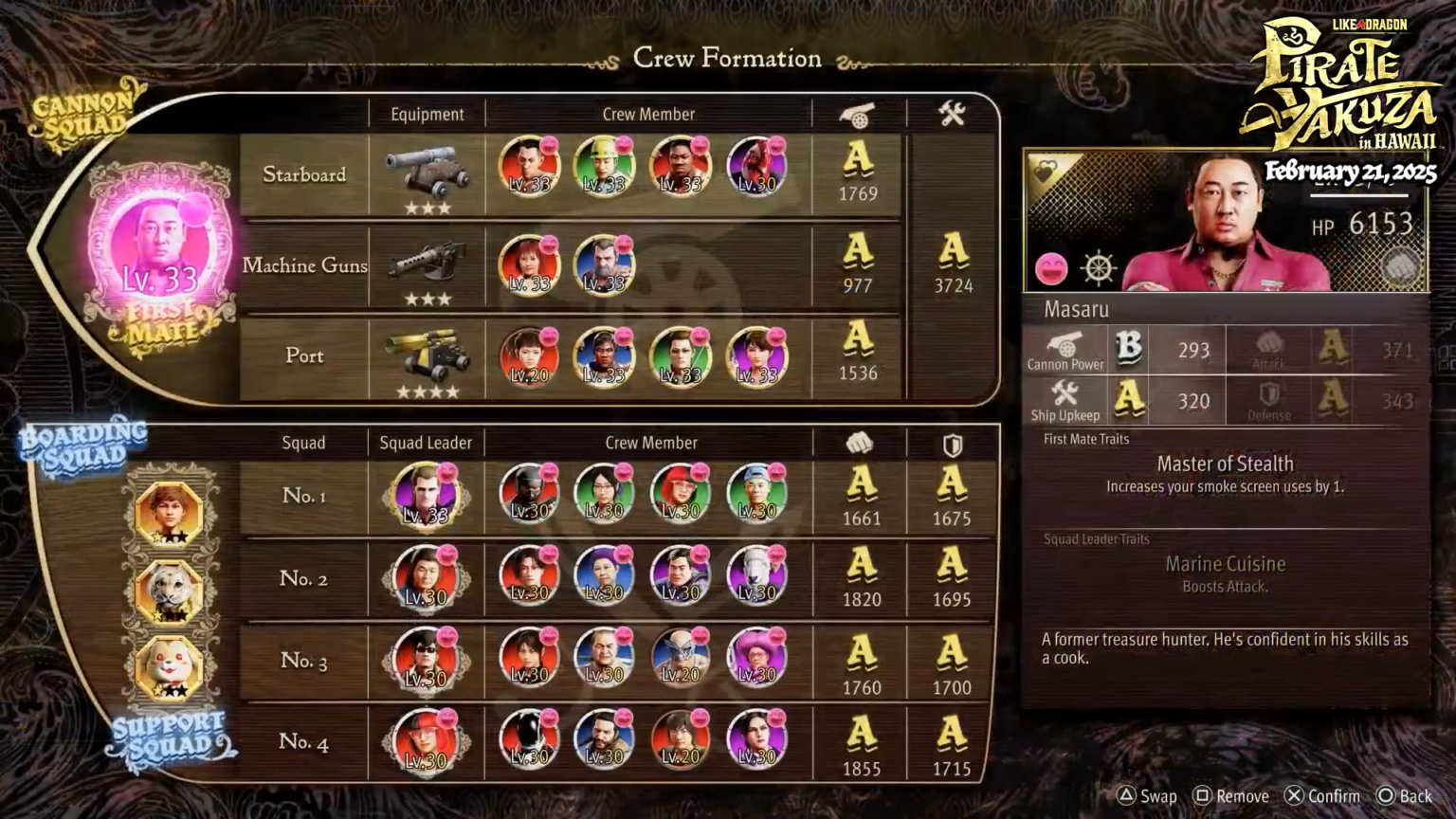Switch to the Equipment column header
The image size is (1456, 819).
tap(427, 114)
